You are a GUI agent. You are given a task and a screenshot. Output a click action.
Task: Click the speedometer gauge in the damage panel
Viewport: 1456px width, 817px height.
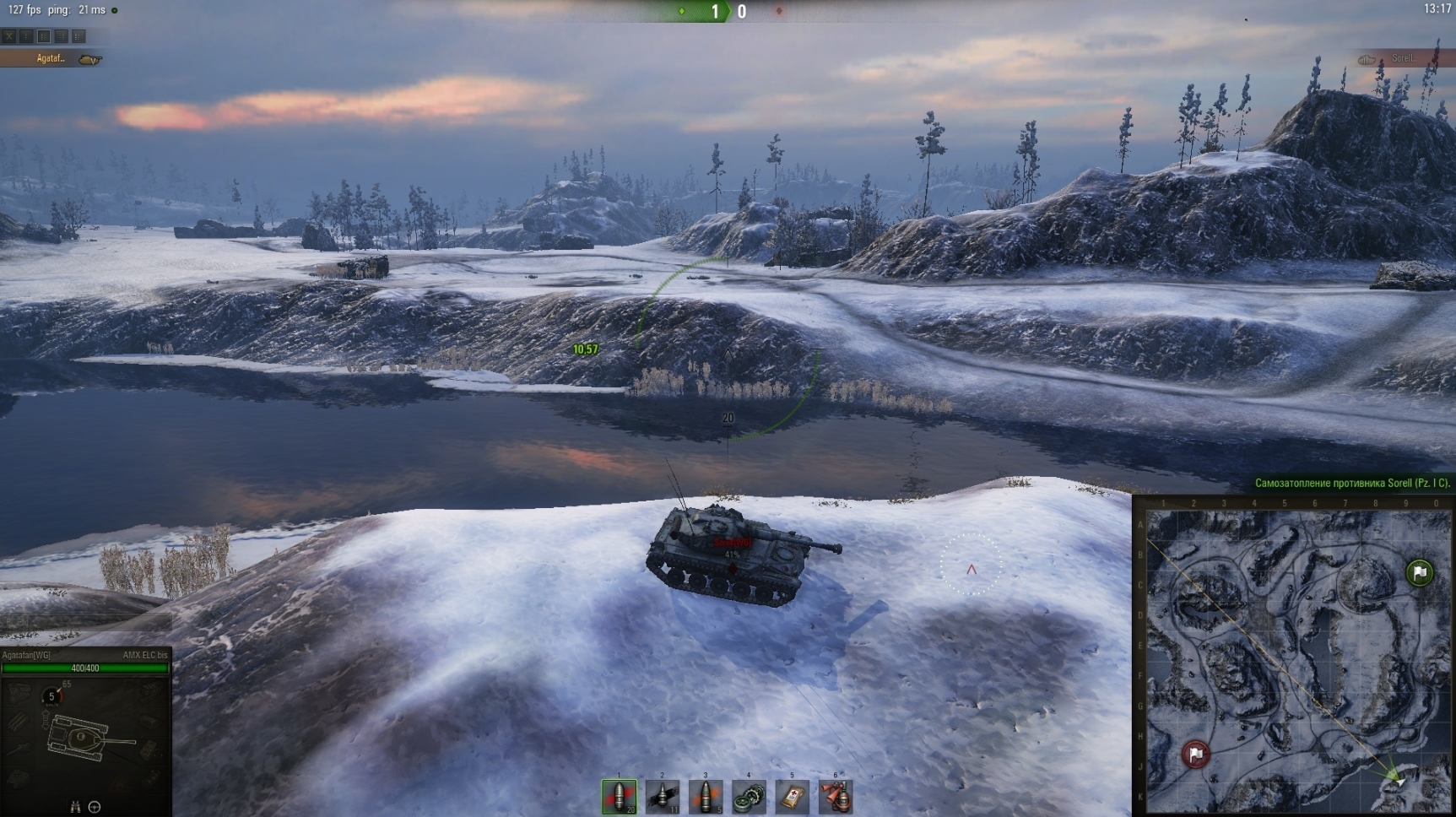pos(51,696)
